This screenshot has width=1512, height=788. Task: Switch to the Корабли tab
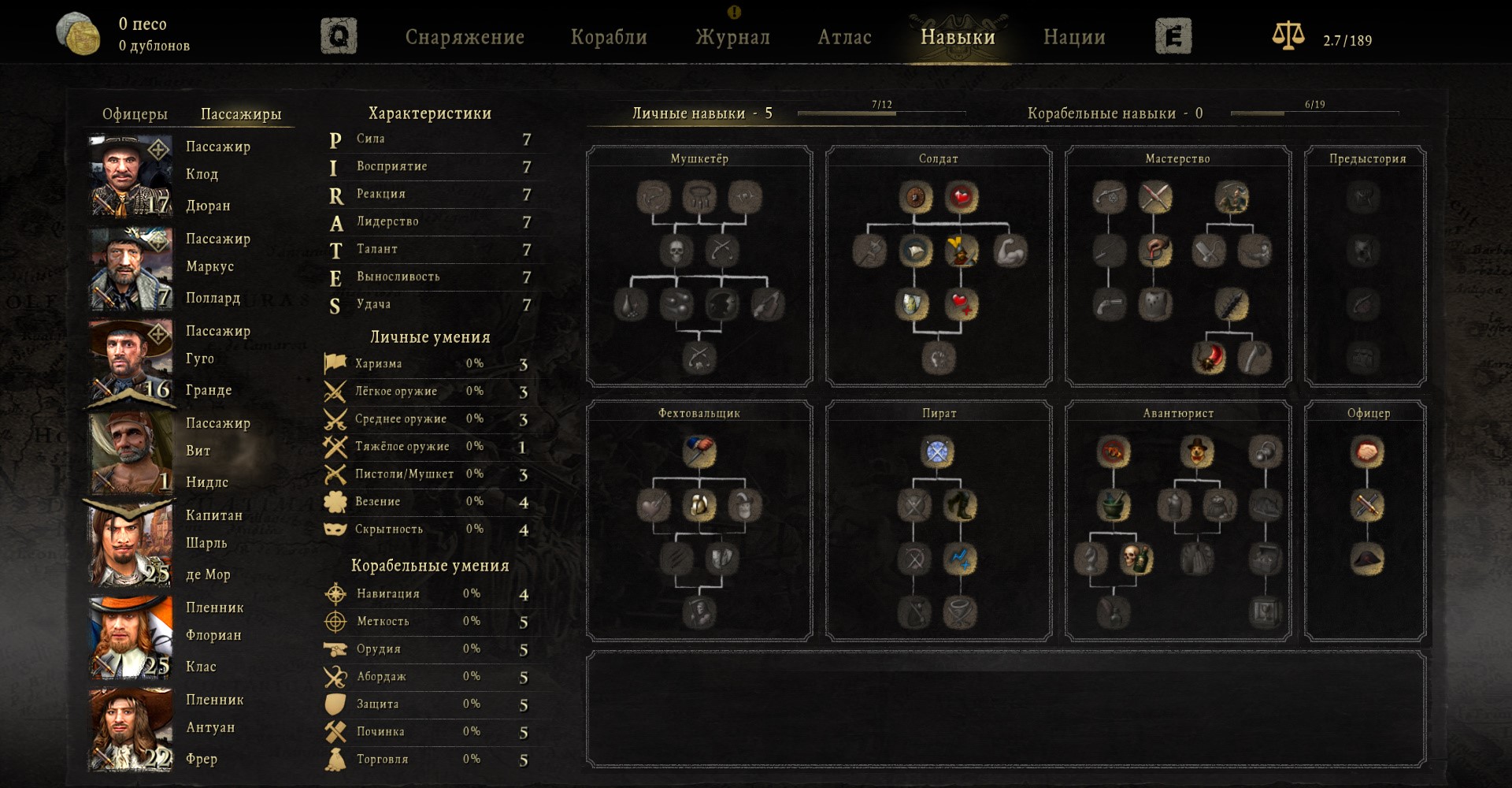click(x=609, y=37)
